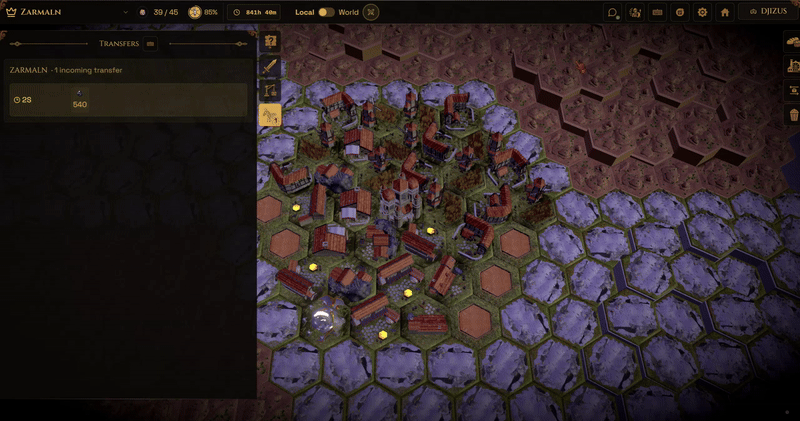Open the bread resources icon on right

[x=790, y=42]
